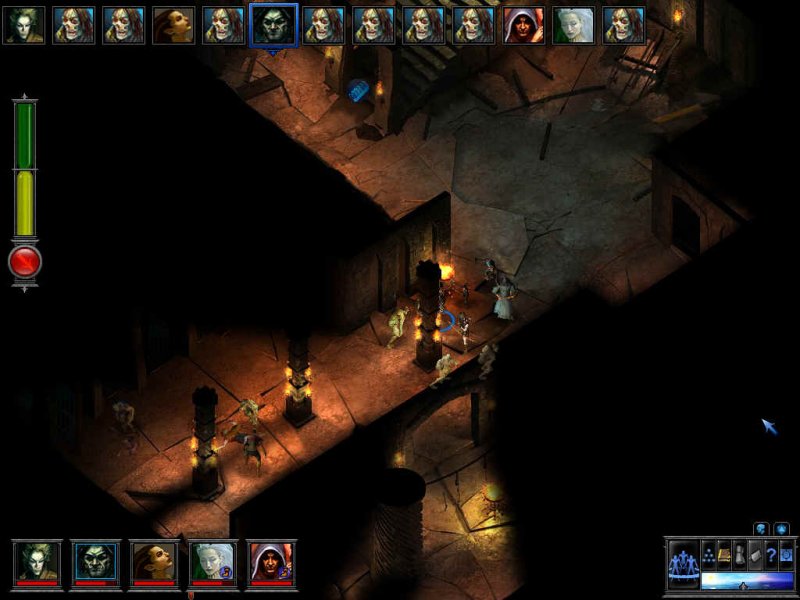Click the grey tent rest icon

pyautogui.click(x=740, y=556)
